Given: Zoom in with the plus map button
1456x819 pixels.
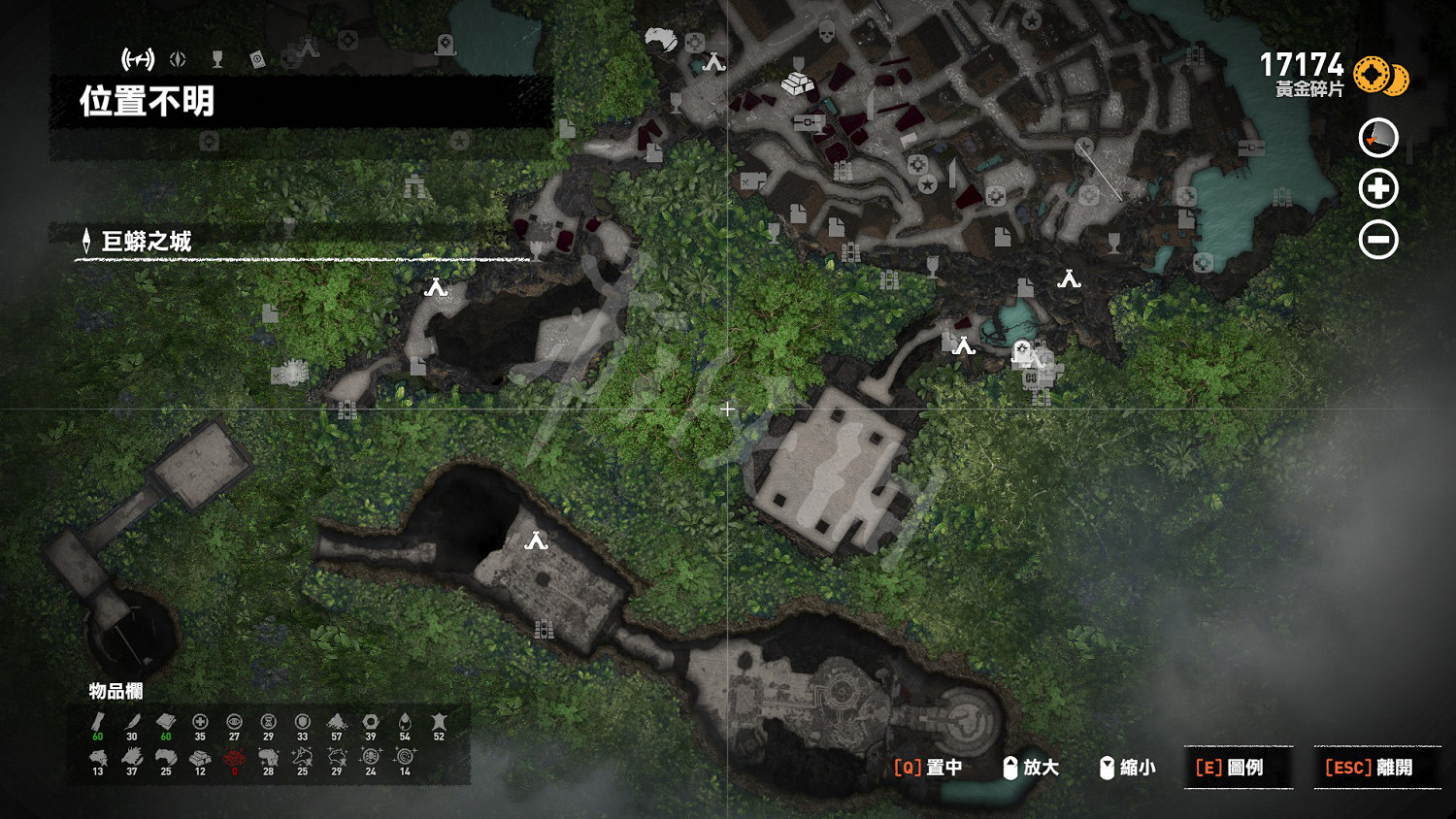Looking at the screenshot, I should pos(1378,188).
